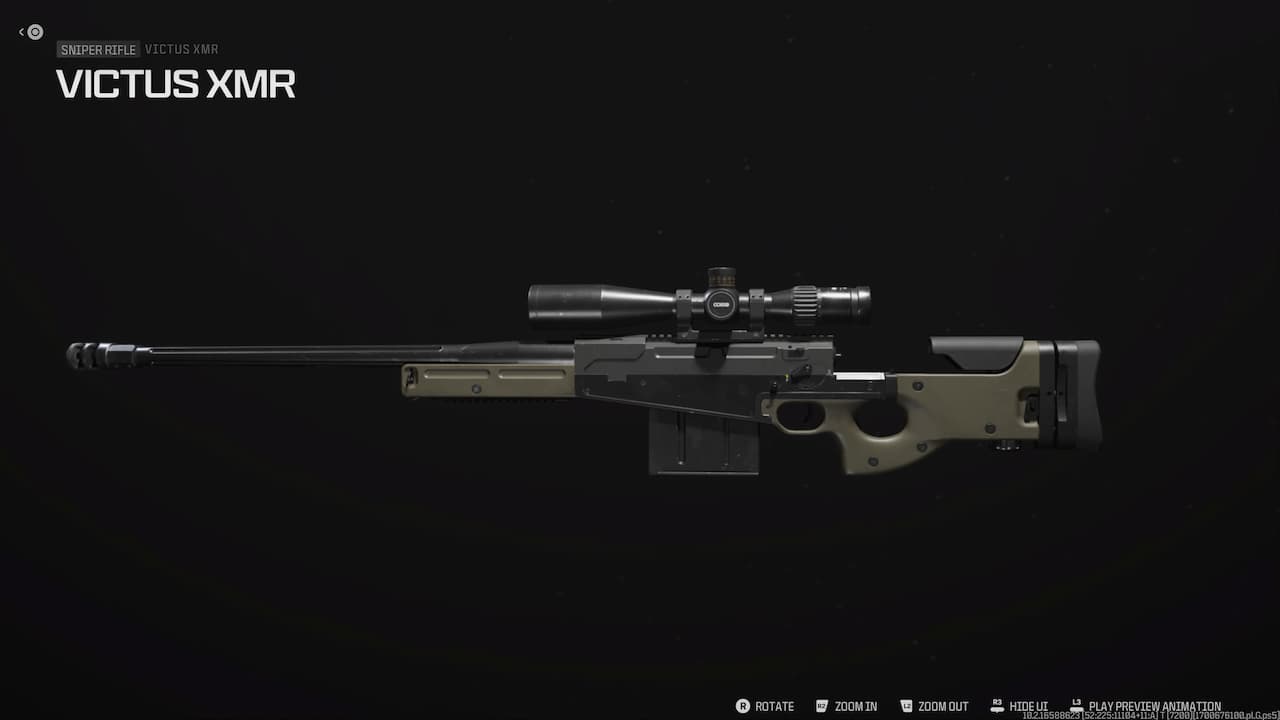Expand the SNIPER RIFLE breadcrumb category
The width and height of the screenshot is (1280, 720).
tap(98, 49)
